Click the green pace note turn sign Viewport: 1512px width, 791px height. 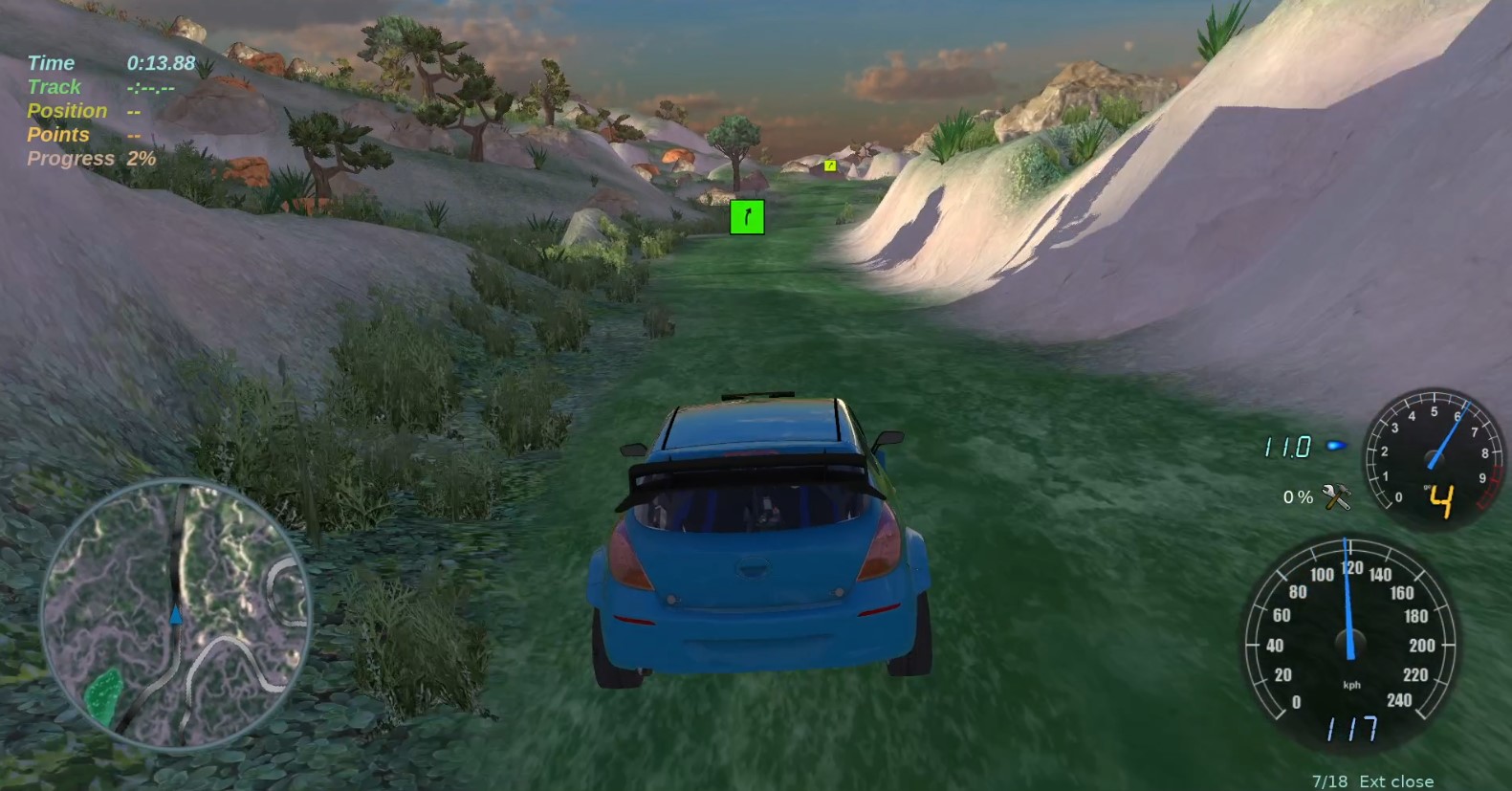(x=747, y=217)
